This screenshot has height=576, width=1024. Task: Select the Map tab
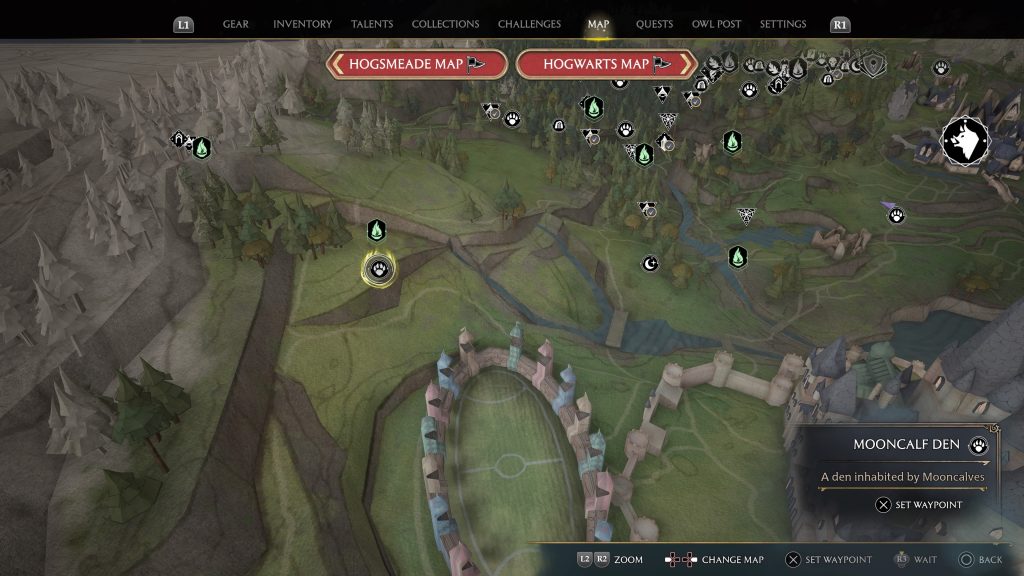pyautogui.click(x=598, y=24)
